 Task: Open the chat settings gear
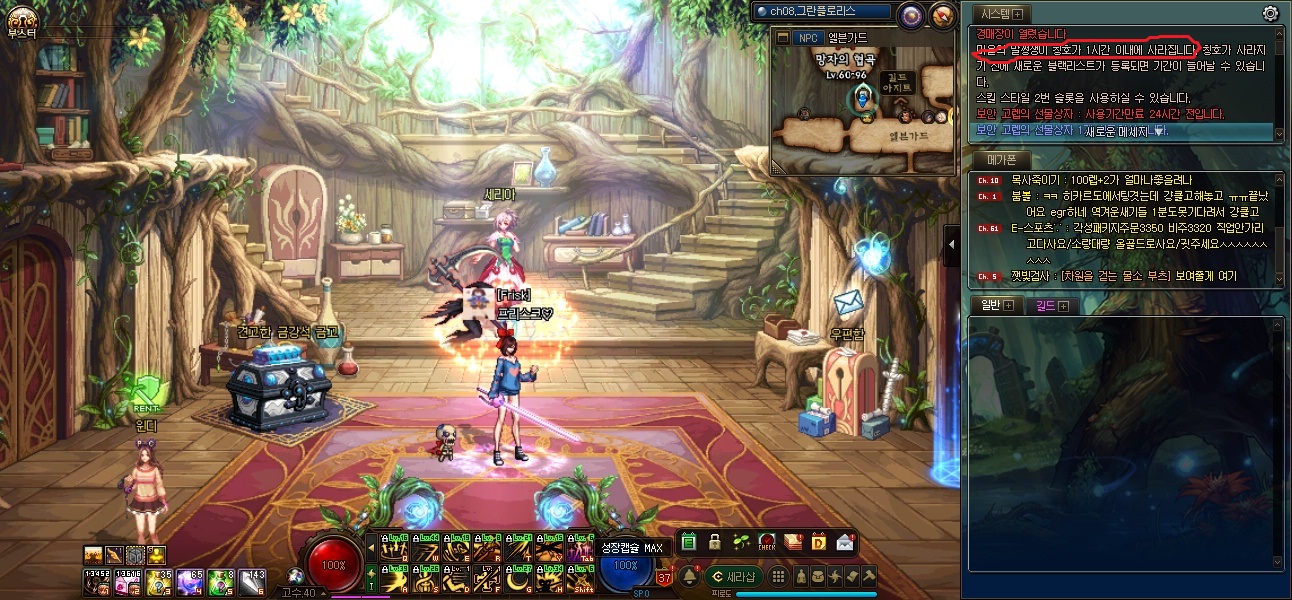1270,13
